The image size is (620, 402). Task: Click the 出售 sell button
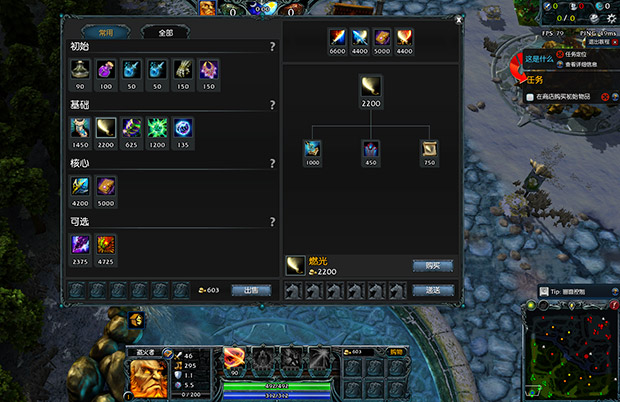coord(251,290)
